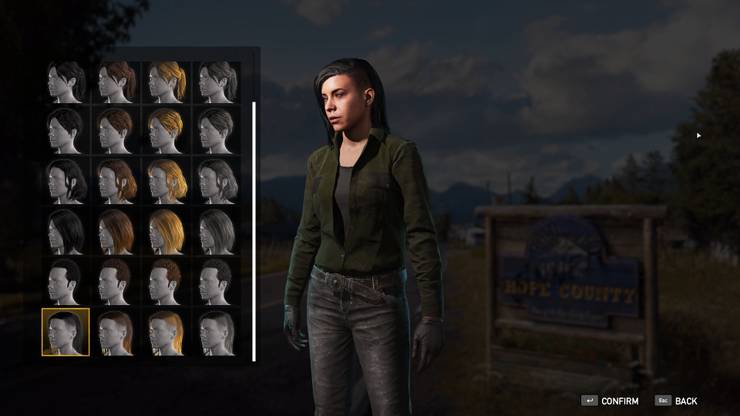
Task: Confirm the hairstyle selection
Action: click(612, 401)
